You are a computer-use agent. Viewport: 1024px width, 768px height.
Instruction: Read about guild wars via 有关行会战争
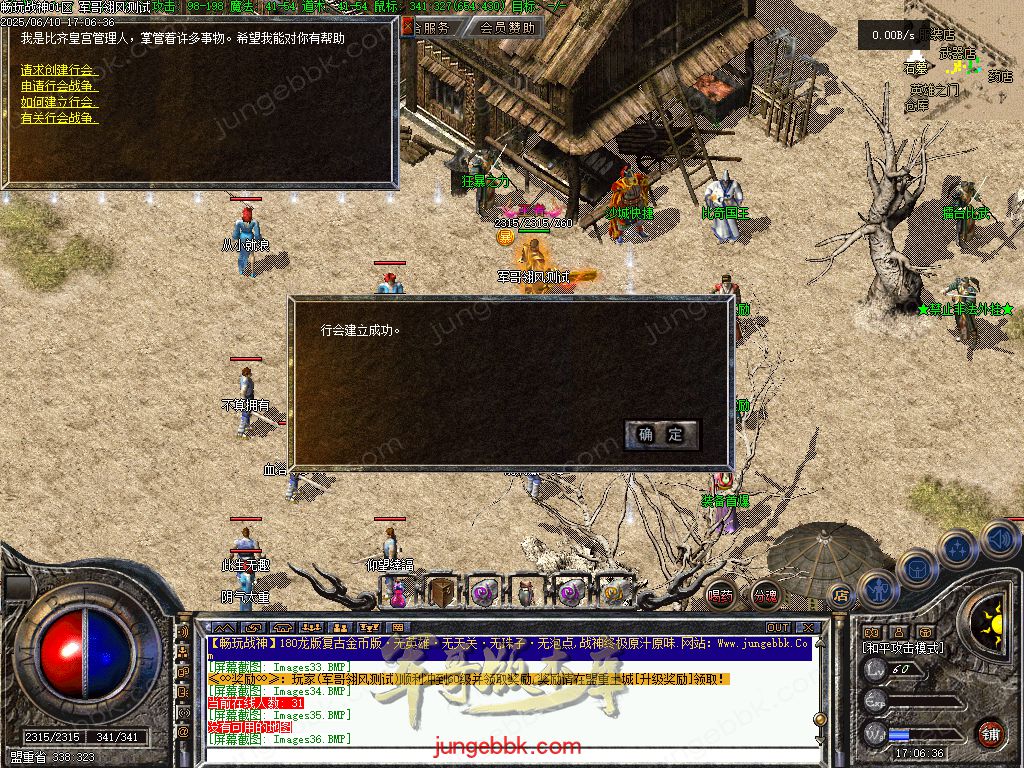tap(60, 118)
